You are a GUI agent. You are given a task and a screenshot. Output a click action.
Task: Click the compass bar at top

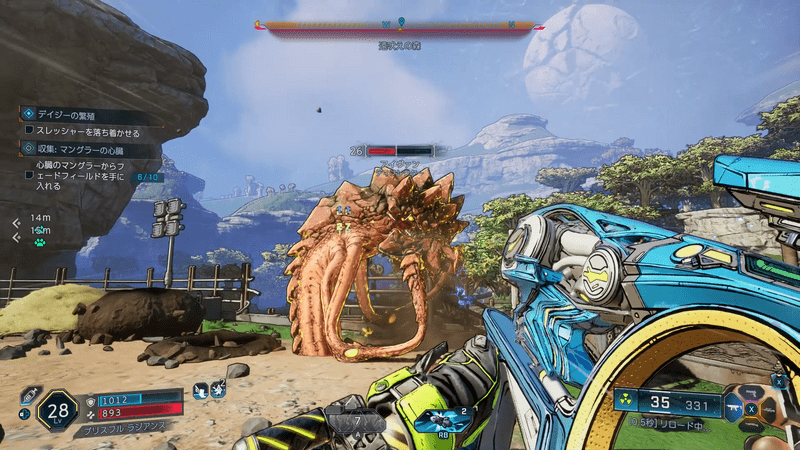click(399, 25)
